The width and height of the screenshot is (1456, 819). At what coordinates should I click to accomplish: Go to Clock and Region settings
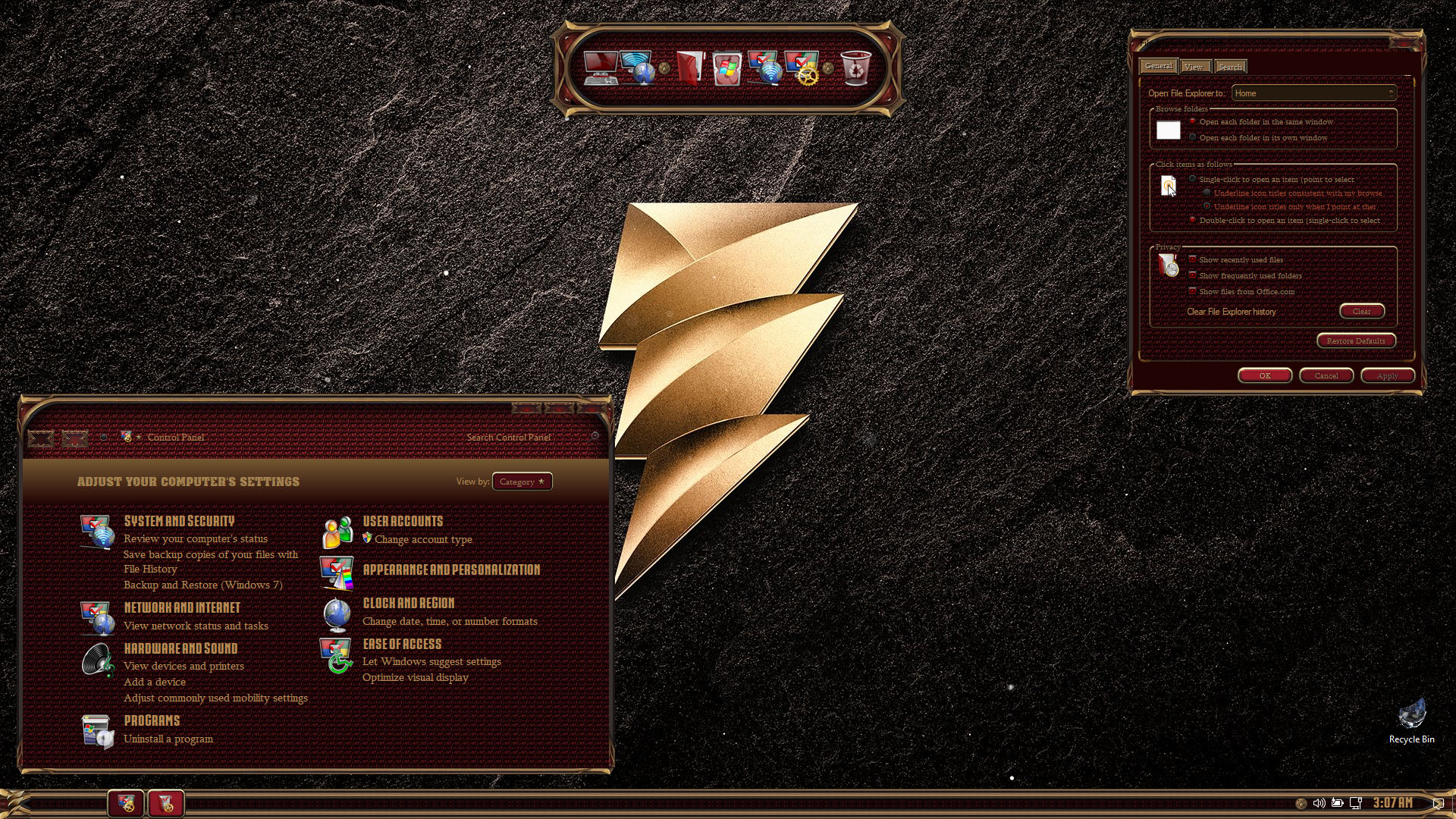(409, 603)
